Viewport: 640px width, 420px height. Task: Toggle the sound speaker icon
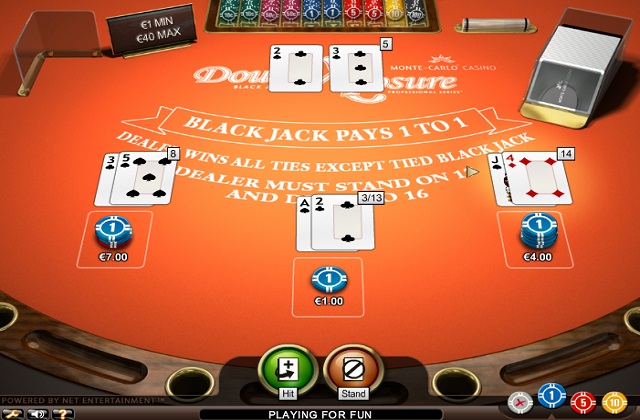click(x=39, y=412)
